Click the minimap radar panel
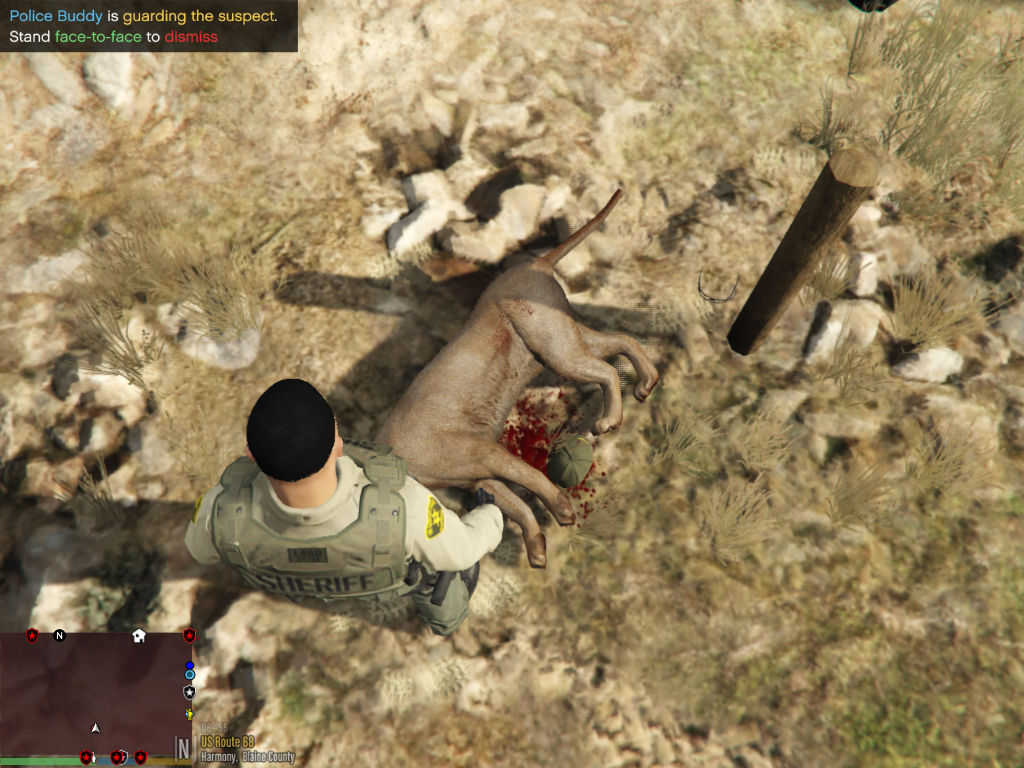Image resolution: width=1024 pixels, height=768 pixels. (x=97, y=692)
